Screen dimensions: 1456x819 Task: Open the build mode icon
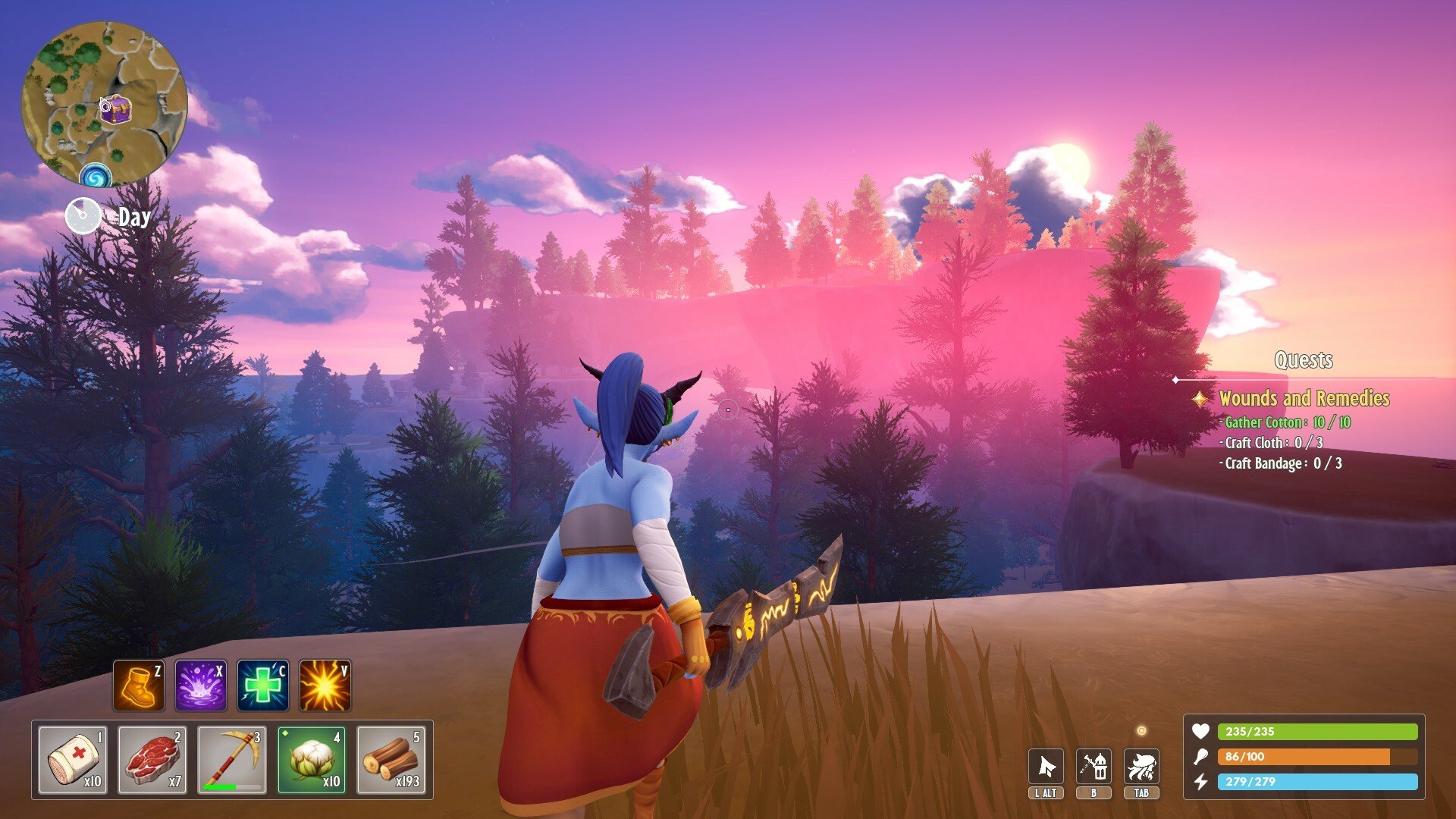[x=1094, y=767]
